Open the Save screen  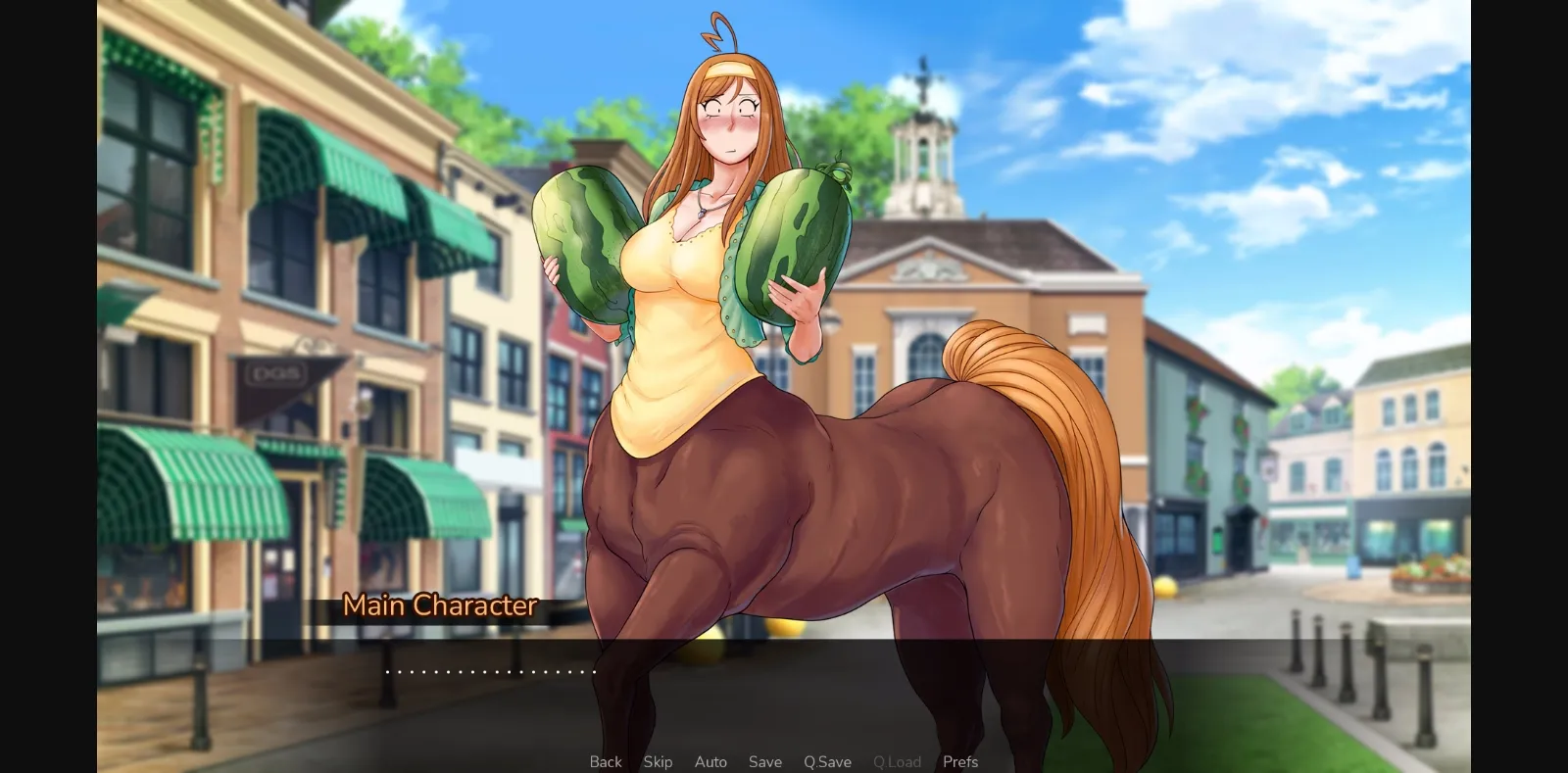pyautogui.click(x=764, y=761)
